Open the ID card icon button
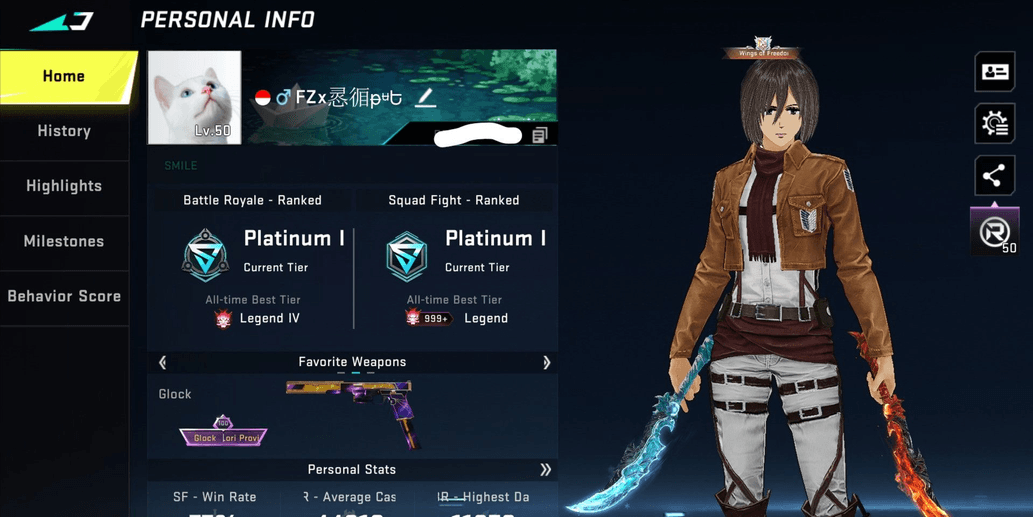 (994, 72)
